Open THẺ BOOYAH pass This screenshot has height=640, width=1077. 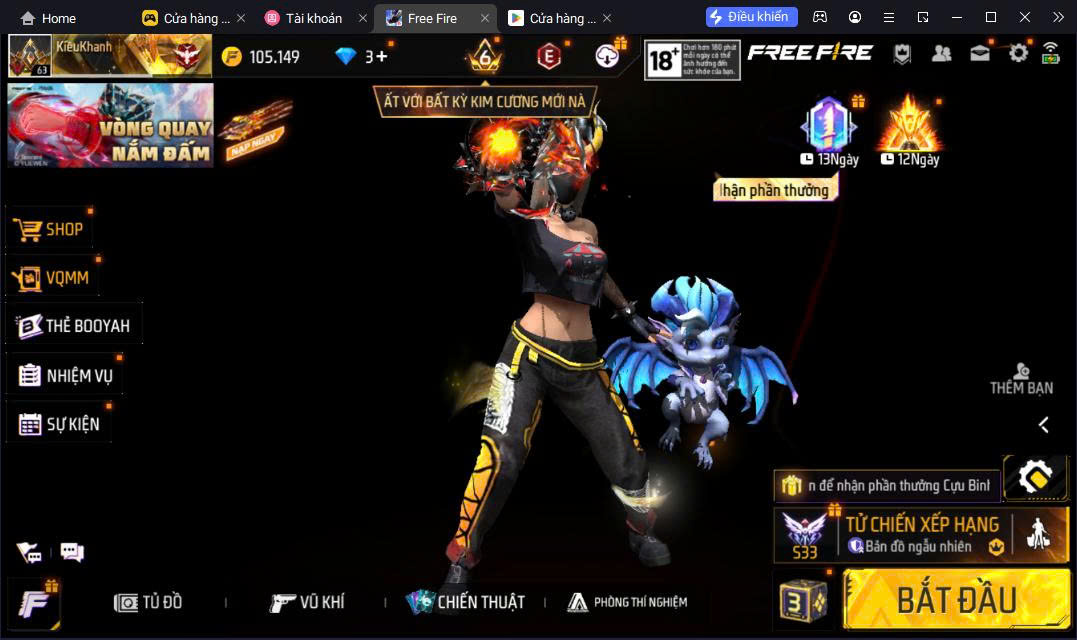74,325
